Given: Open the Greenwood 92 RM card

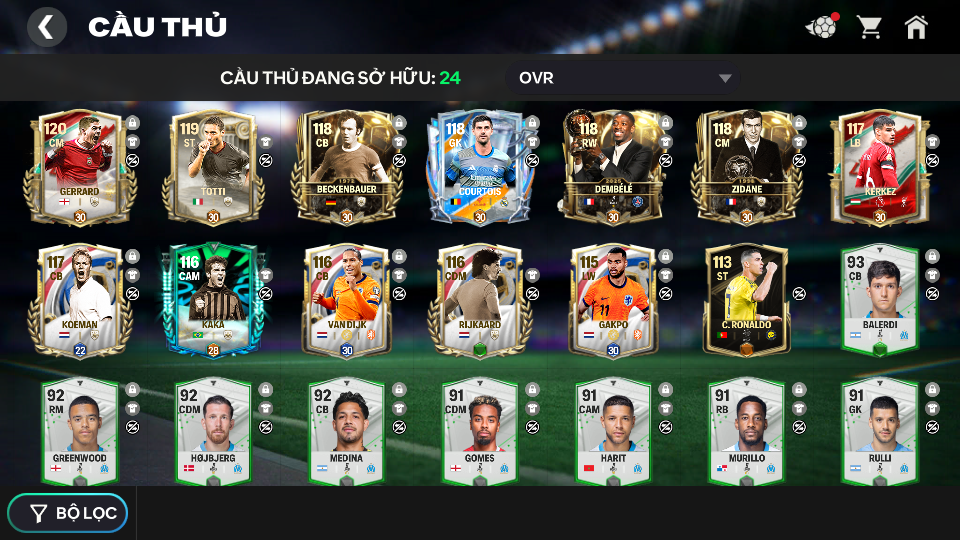Looking at the screenshot, I should pyautogui.click(x=80, y=430).
